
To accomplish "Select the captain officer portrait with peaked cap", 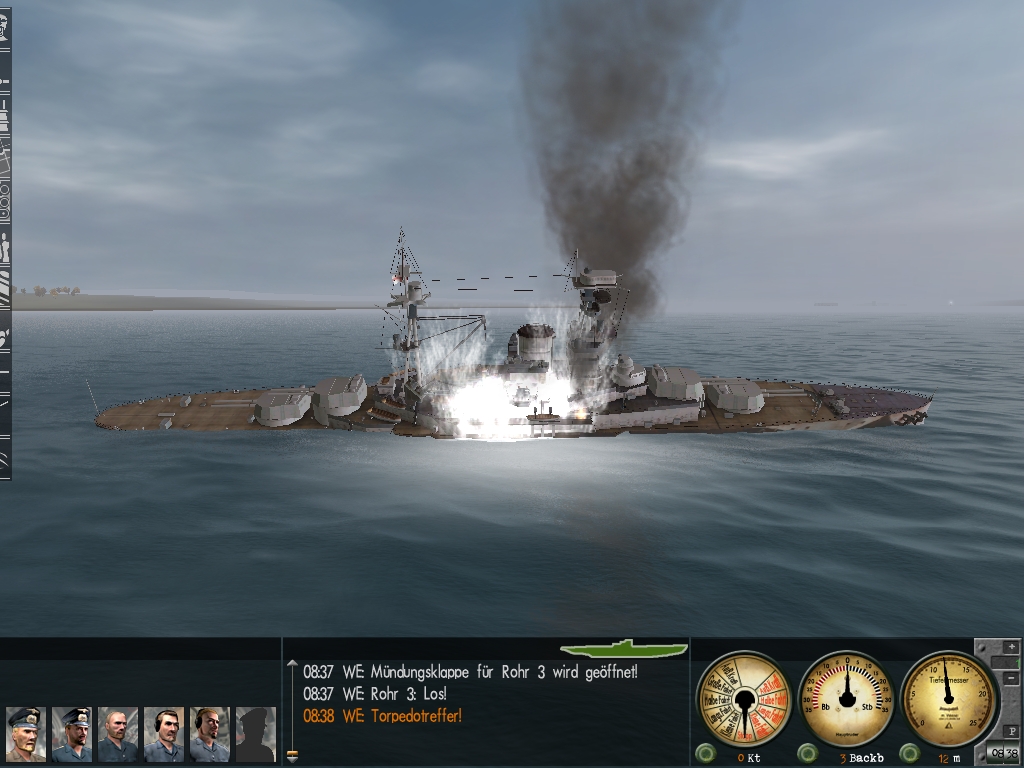I will coord(25,733).
